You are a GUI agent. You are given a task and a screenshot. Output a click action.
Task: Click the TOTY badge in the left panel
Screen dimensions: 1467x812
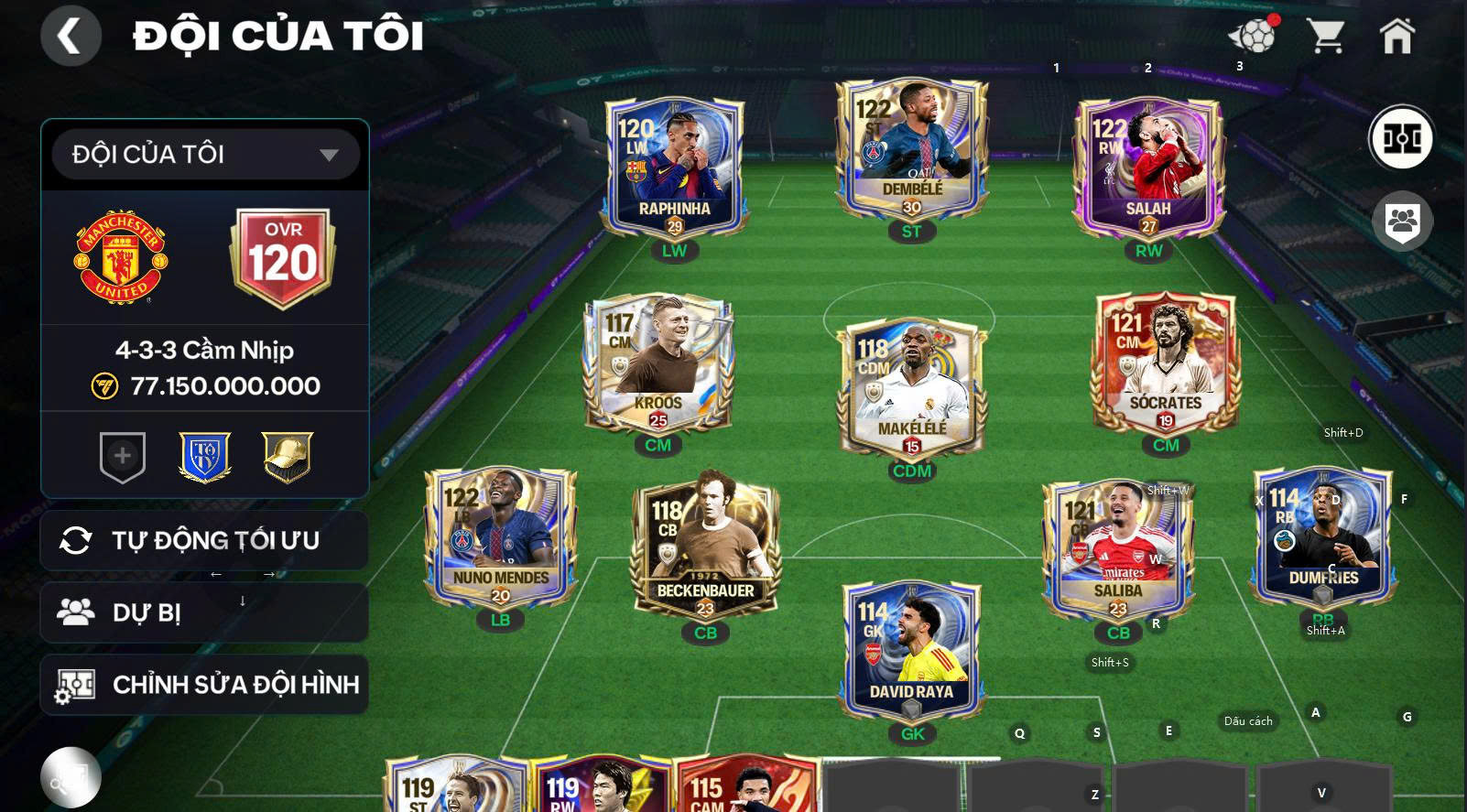coord(203,456)
